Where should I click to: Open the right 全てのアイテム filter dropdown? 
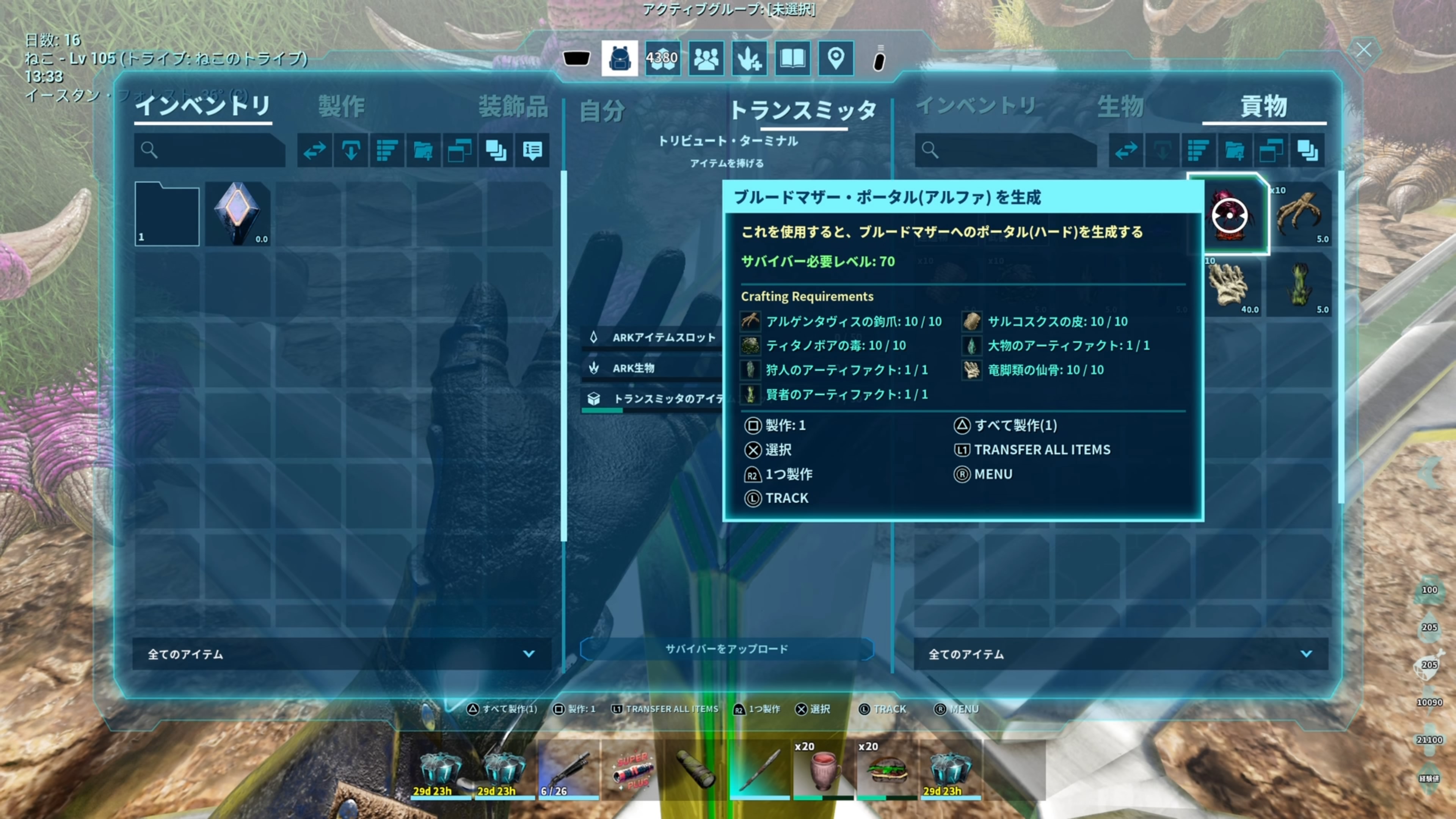coord(1120,654)
